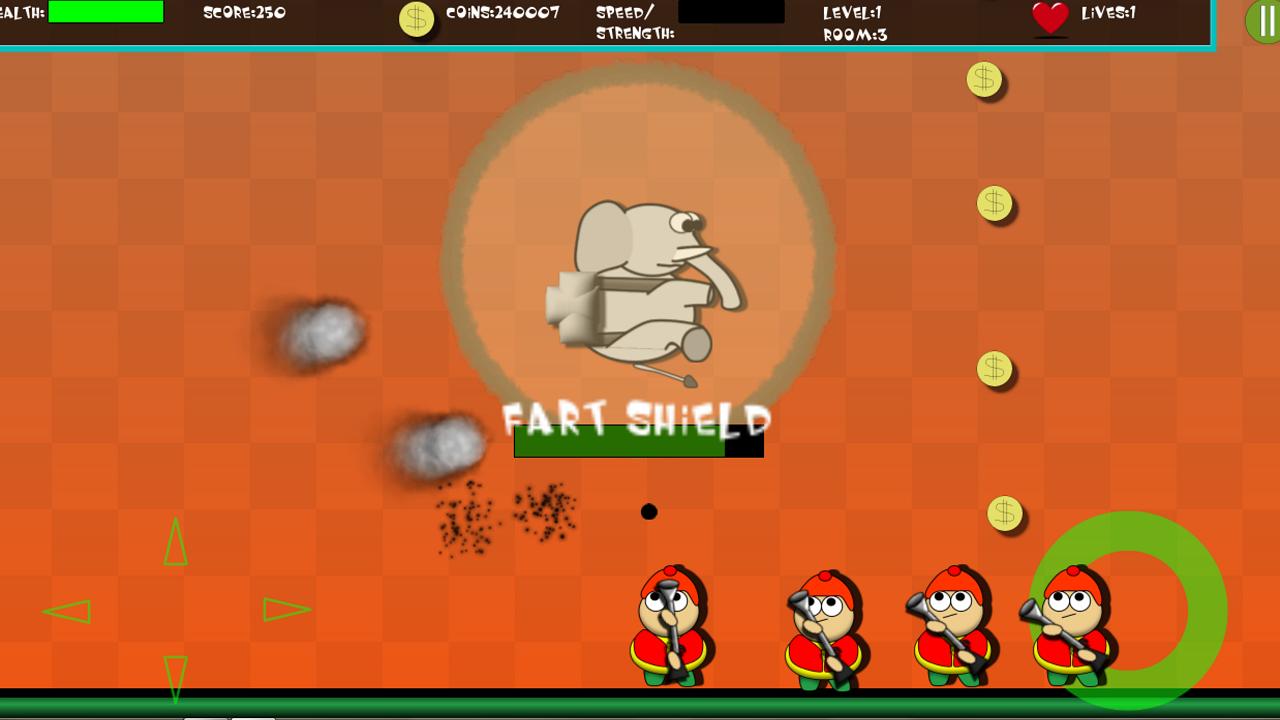Collect the topmost floating coin
1280x720 pixels.
click(982, 81)
